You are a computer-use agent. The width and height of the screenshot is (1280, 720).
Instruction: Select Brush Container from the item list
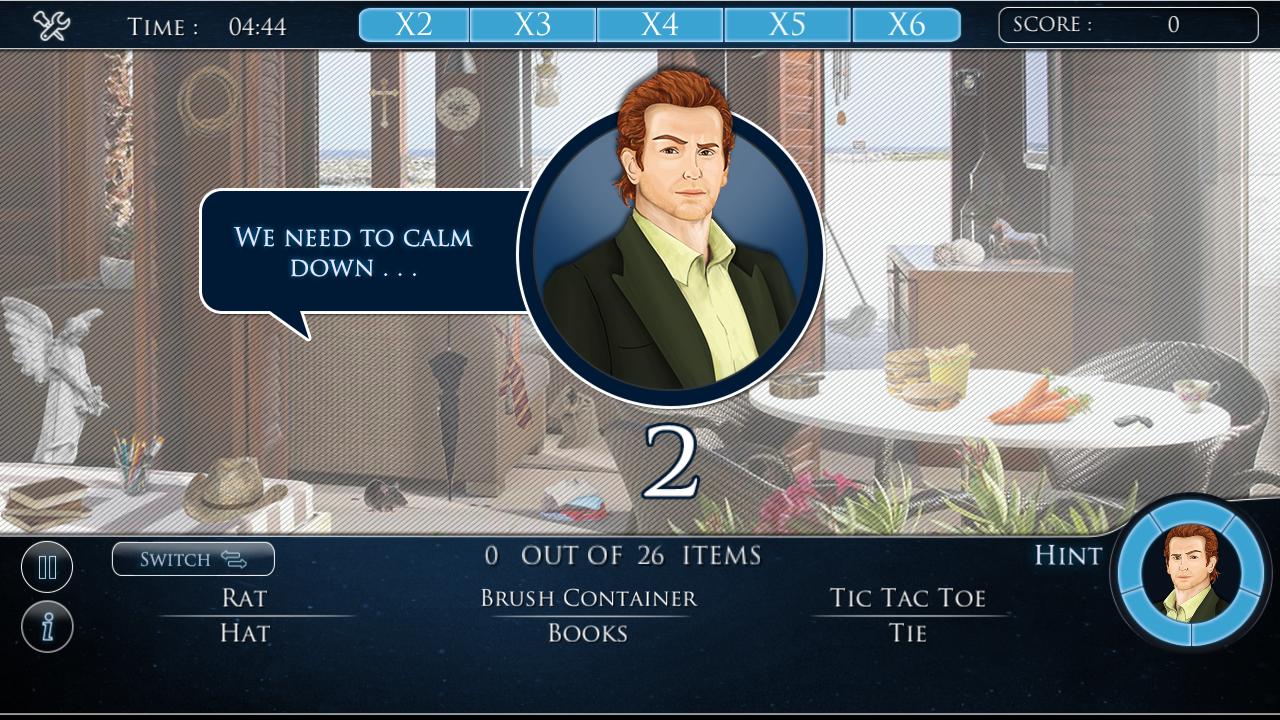click(586, 597)
